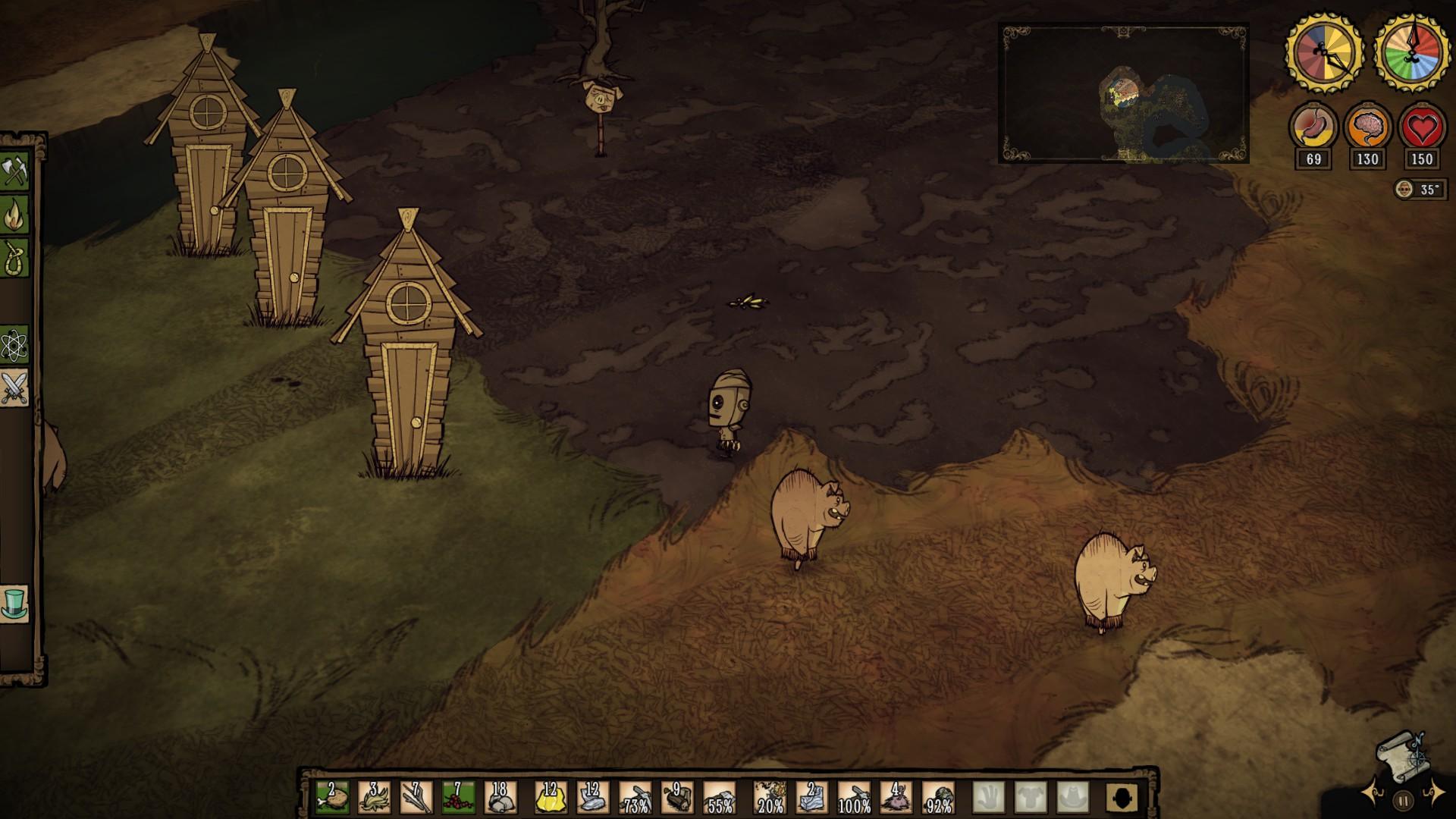Viewport: 1456px width, 819px height.
Task: Pause the game
Action: point(1404,800)
